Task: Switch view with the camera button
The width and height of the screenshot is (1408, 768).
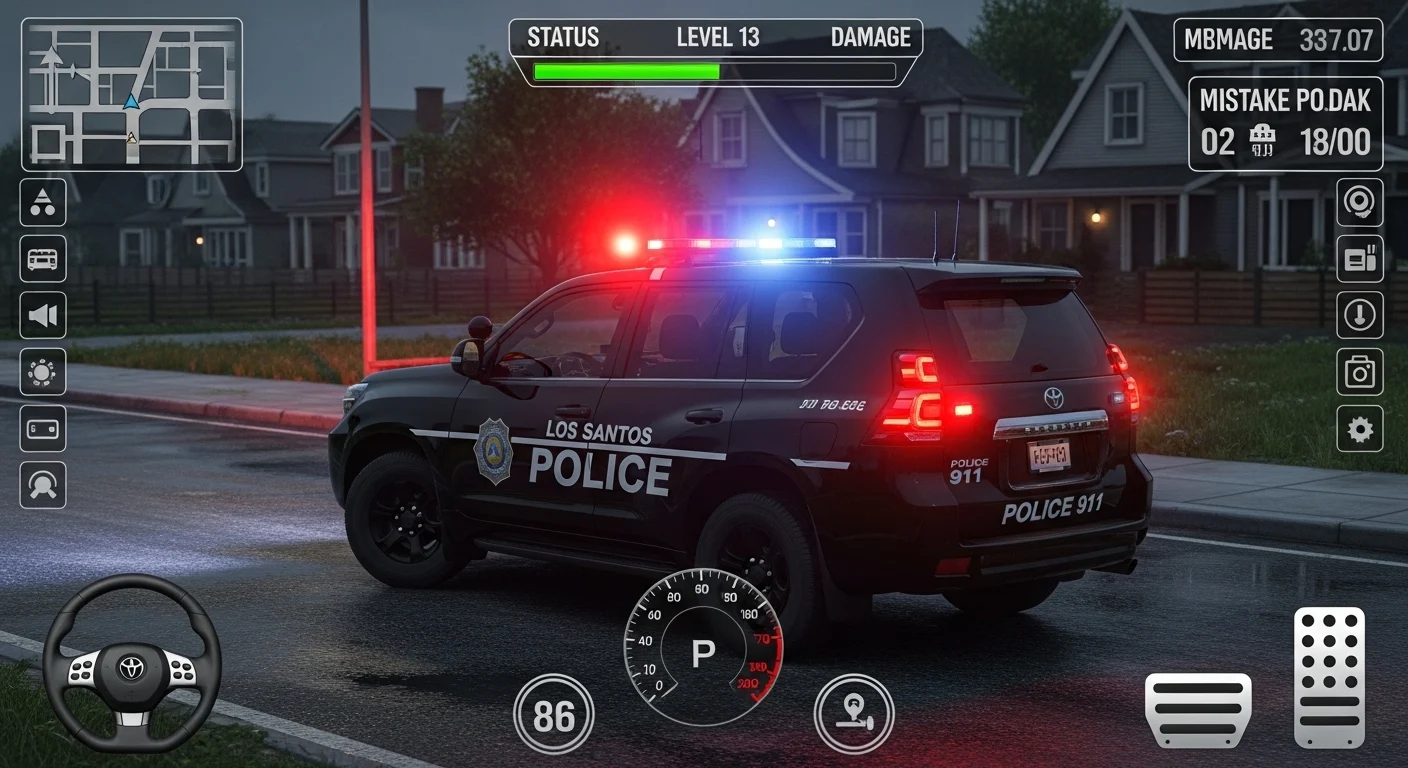Action: pos(1360,372)
